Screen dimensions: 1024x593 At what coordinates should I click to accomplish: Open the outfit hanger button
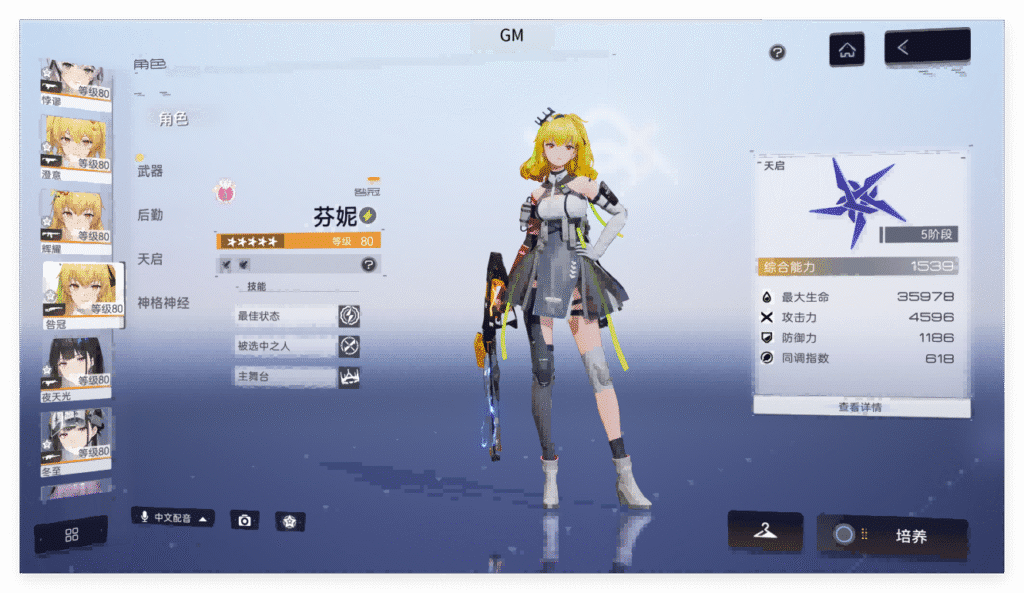coord(765,532)
